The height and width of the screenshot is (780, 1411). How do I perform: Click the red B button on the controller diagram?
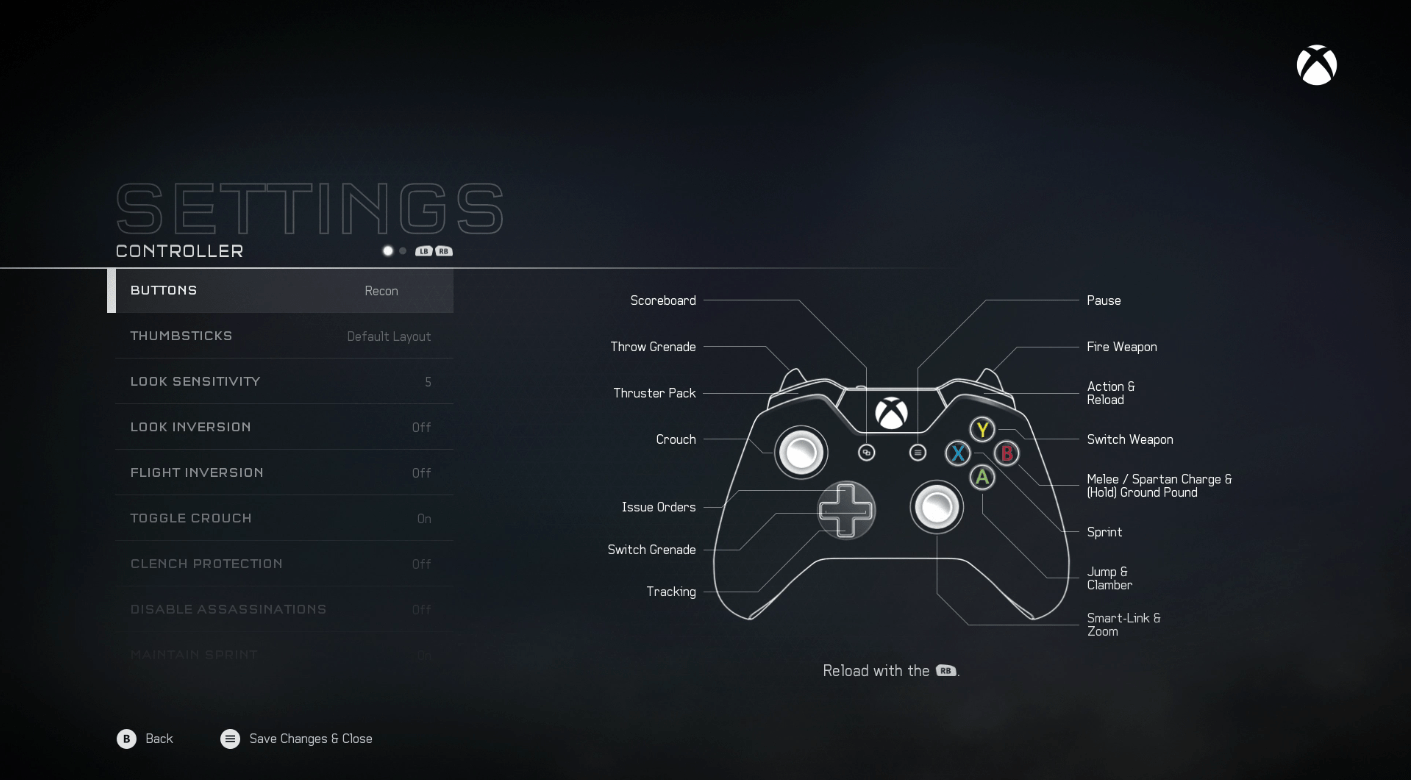[1006, 452]
